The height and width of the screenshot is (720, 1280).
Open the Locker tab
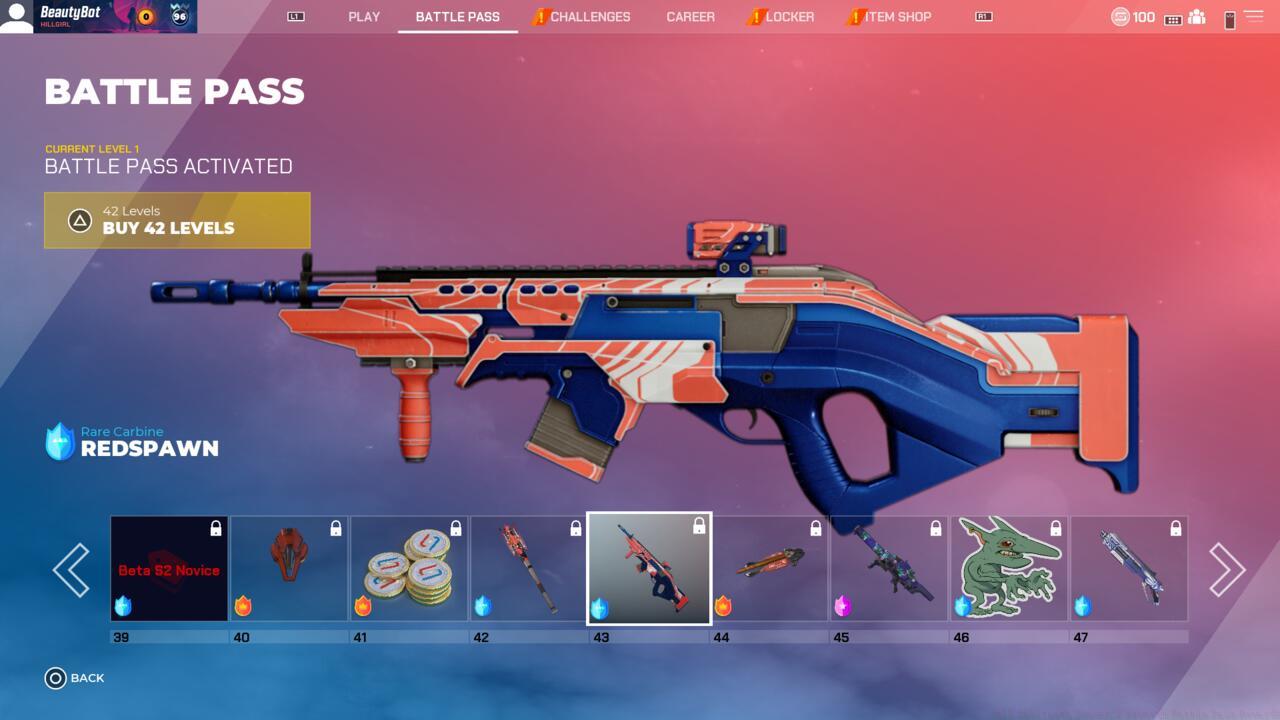(789, 17)
